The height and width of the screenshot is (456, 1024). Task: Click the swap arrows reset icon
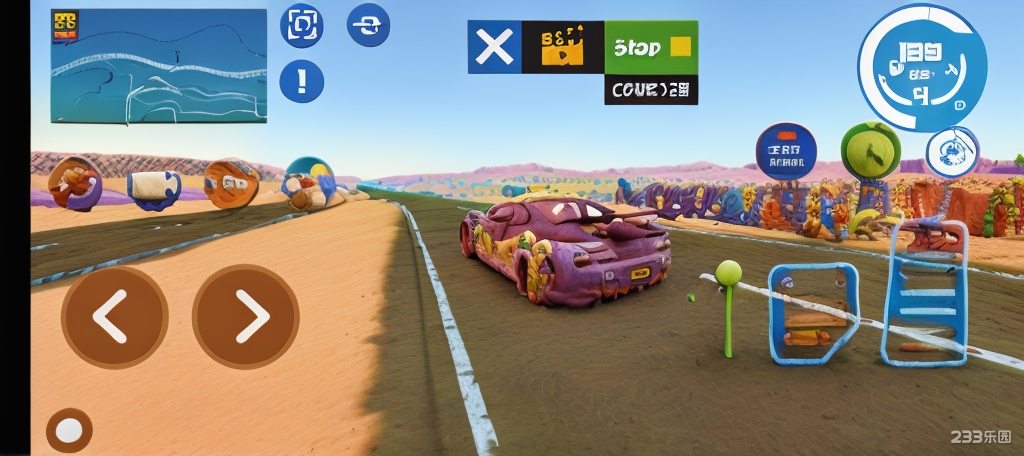(x=368, y=25)
